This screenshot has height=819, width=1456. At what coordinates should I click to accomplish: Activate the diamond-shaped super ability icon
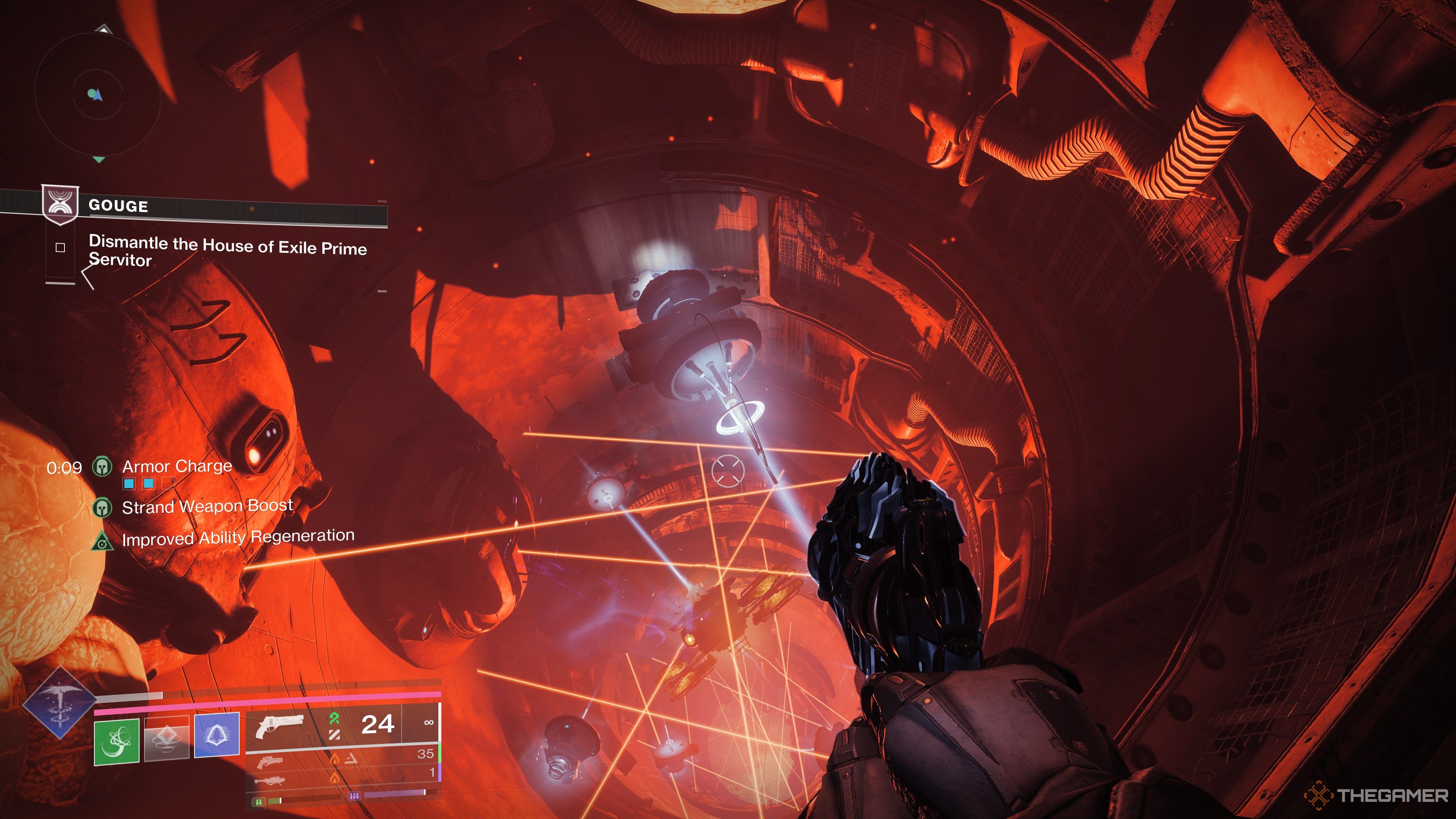click(x=60, y=703)
